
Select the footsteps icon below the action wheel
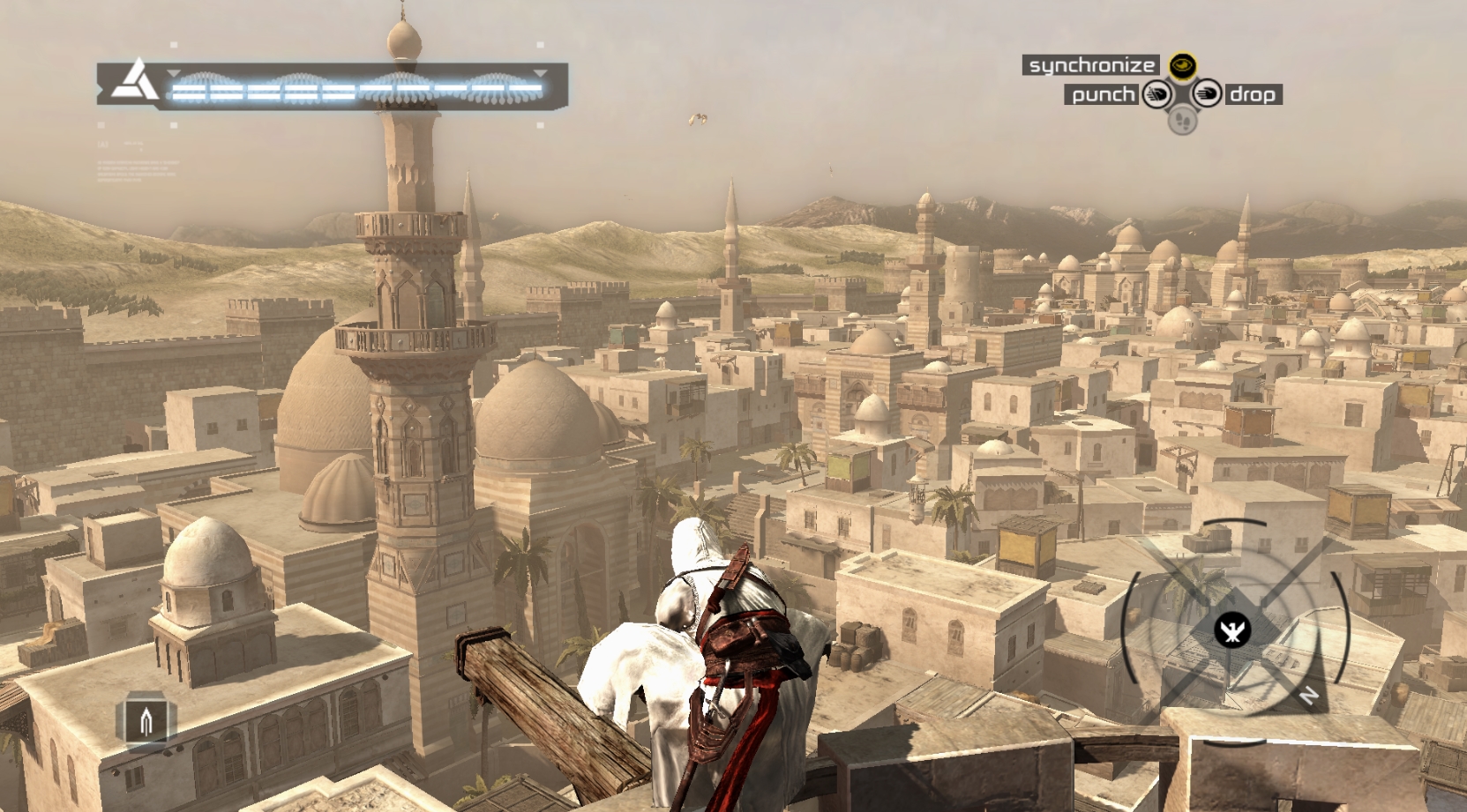coord(1183,121)
